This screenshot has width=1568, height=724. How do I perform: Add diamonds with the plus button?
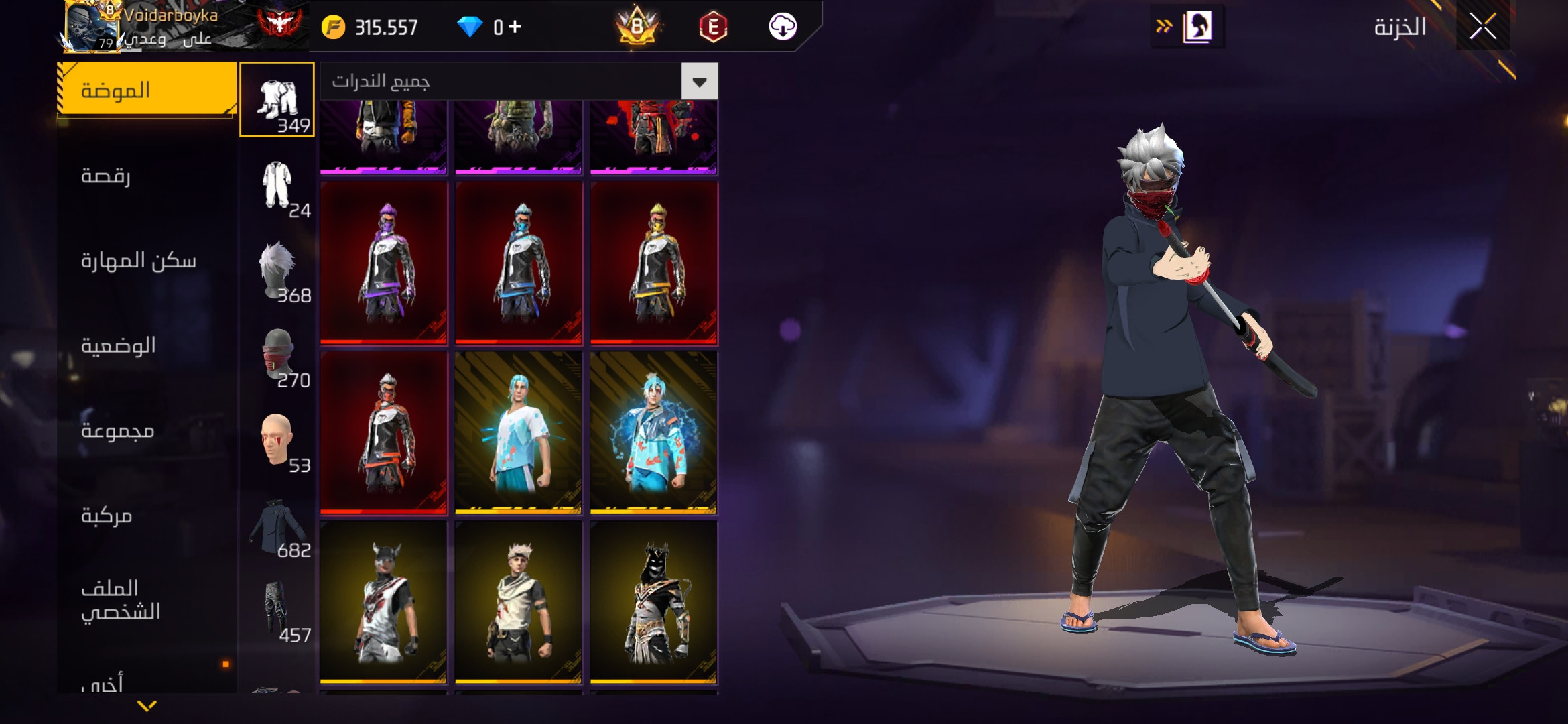(515, 27)
